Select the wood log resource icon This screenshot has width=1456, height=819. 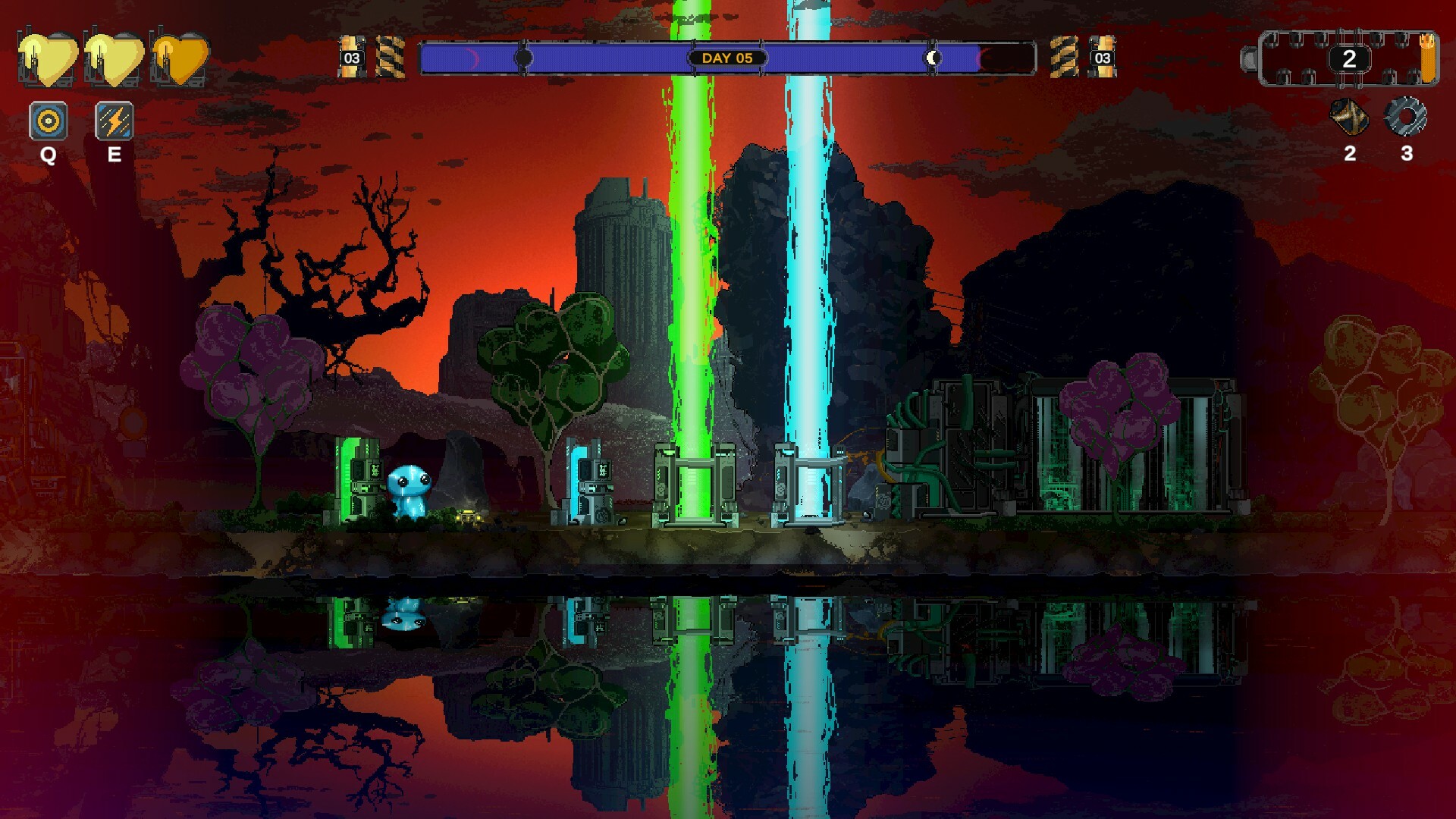point(1349,118)
